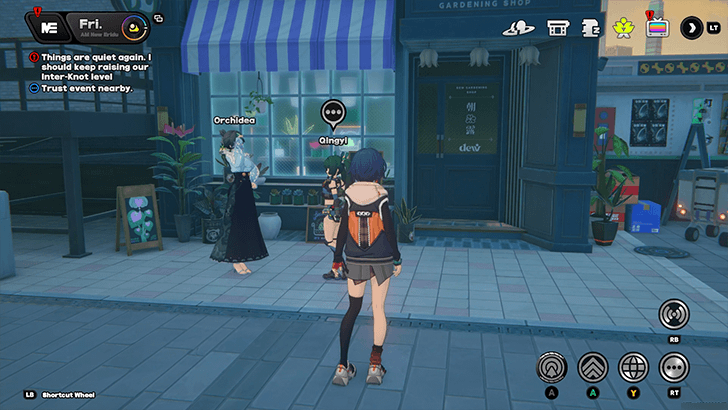Open the three-dots more options button
The height and width of the screenshot is (410, 728).
click(x=674, y=367)
